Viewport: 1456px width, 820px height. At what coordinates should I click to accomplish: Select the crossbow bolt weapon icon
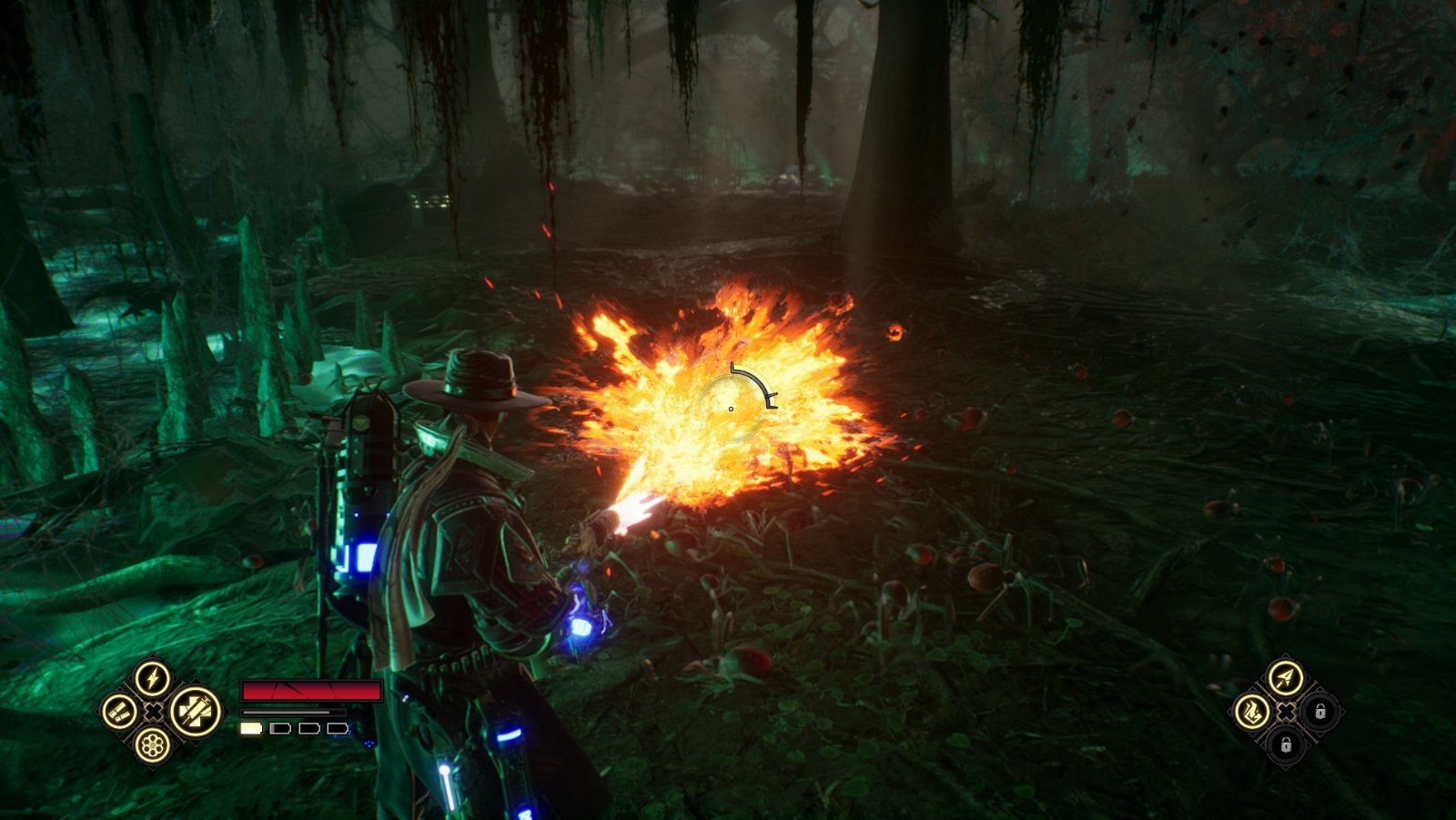pyautogui.click(x=1285, y=678)
